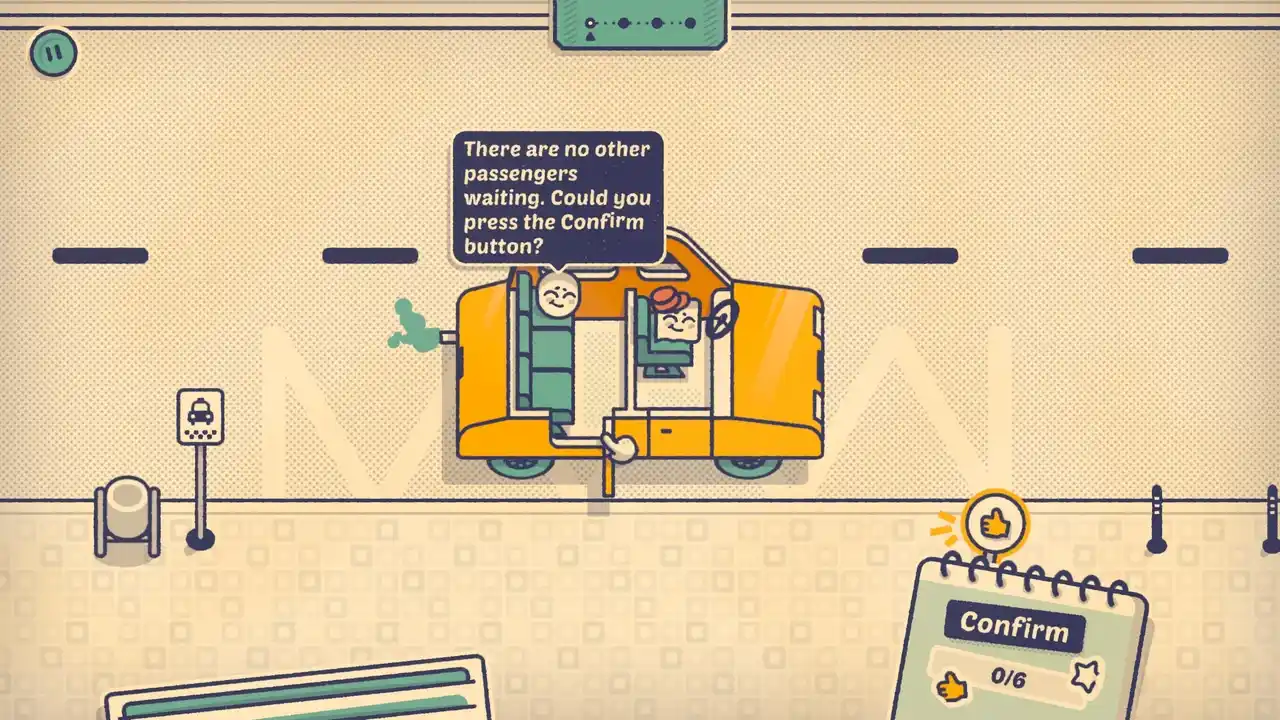Click the taxi stand sign on the left
Viewport: 1280px width, 720px height.
[x=201, y=415]
